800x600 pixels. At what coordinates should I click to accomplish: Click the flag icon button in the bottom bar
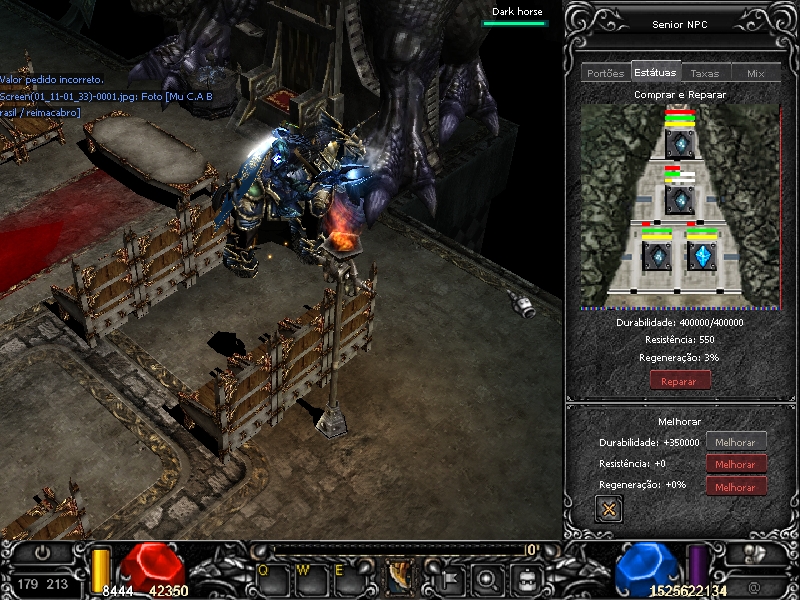[450, 577]
